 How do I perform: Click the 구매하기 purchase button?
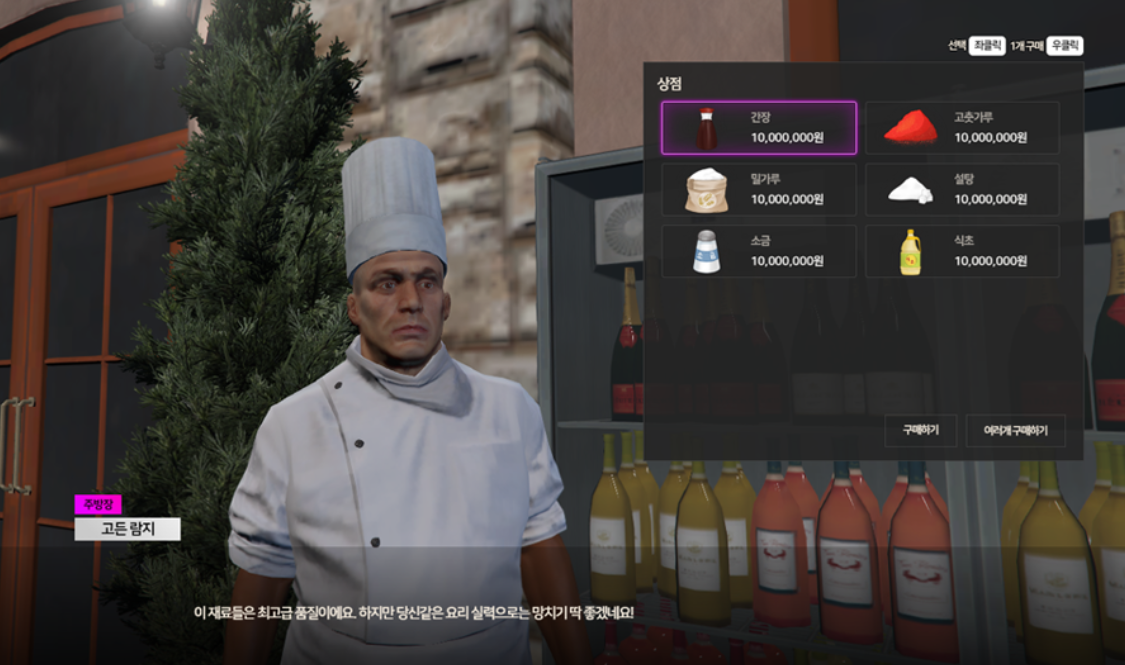click(920, 431)
